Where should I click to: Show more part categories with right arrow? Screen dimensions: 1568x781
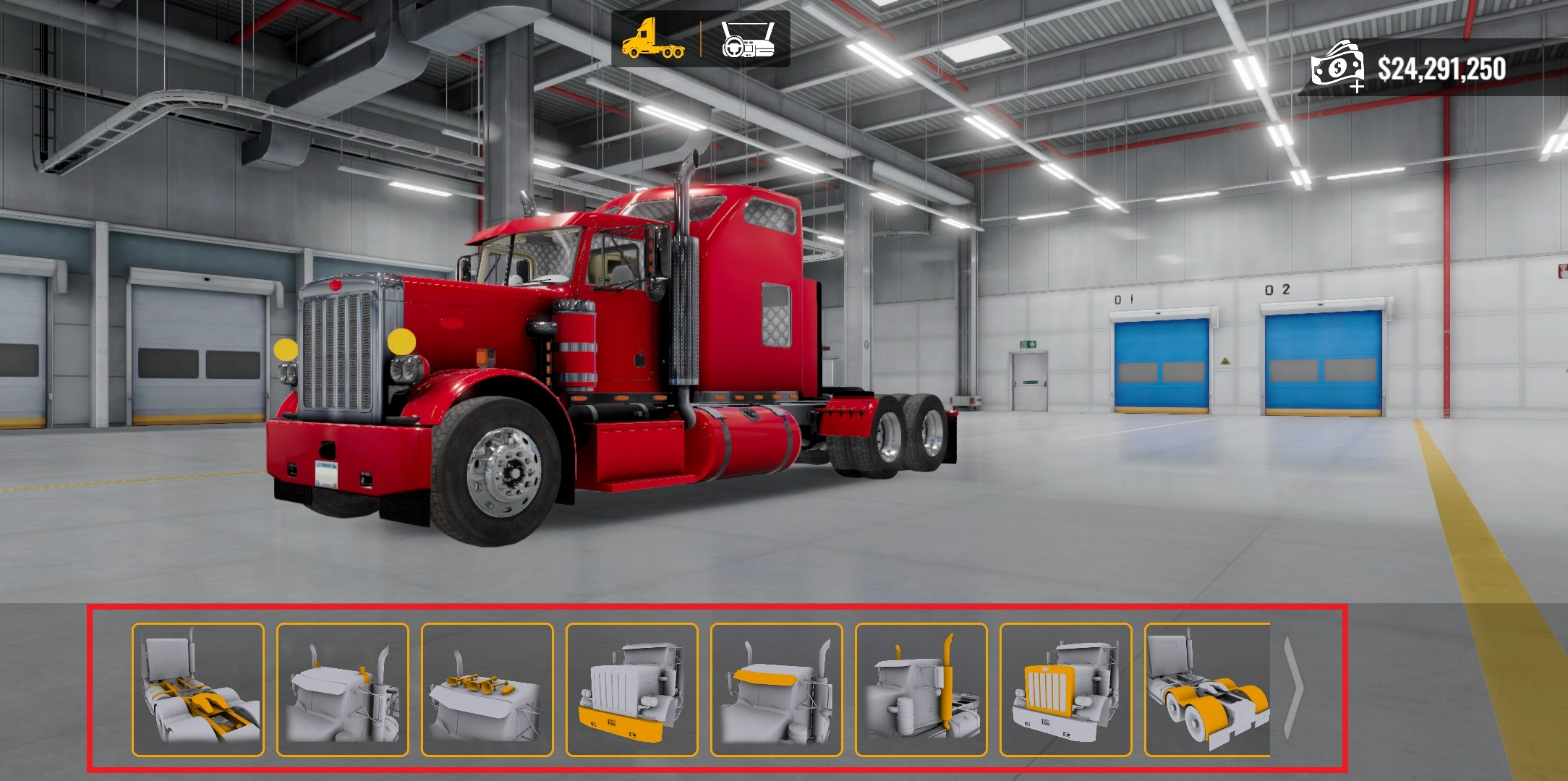(1294, 689)
